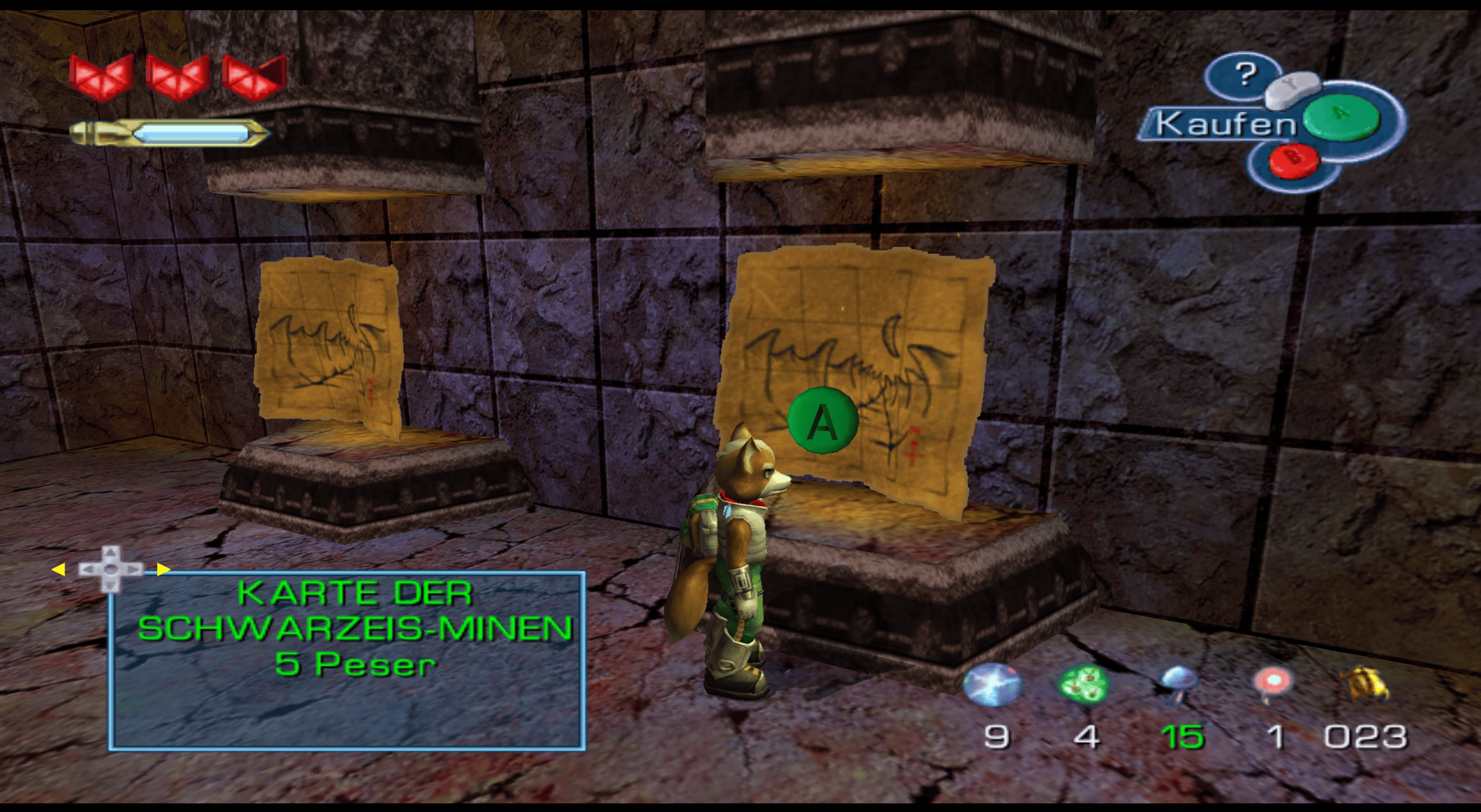Open the question mark help bubble
1481x812 pixels.
1244,74
